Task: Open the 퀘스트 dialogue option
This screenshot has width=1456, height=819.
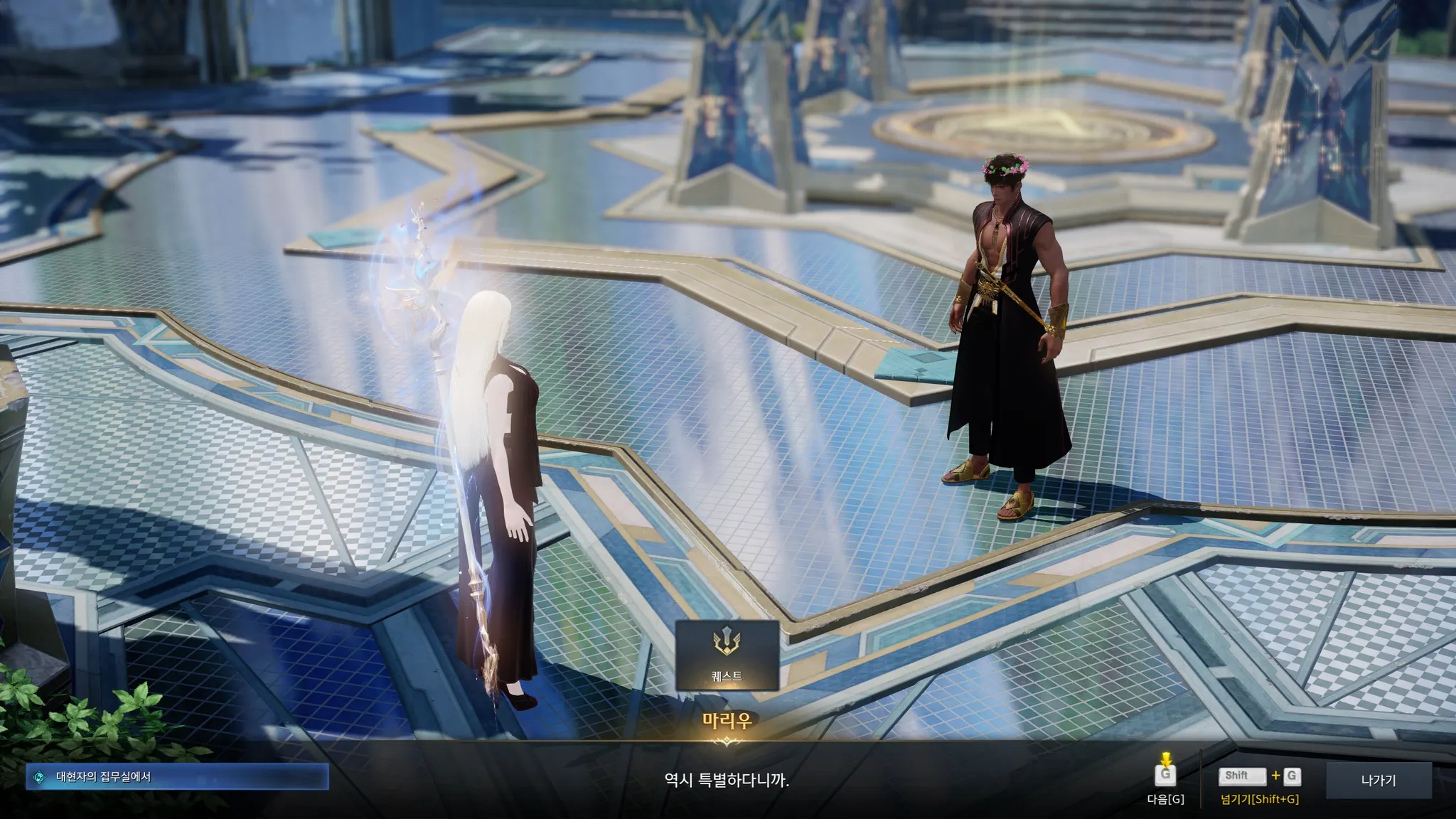Action: click(727, 655)
